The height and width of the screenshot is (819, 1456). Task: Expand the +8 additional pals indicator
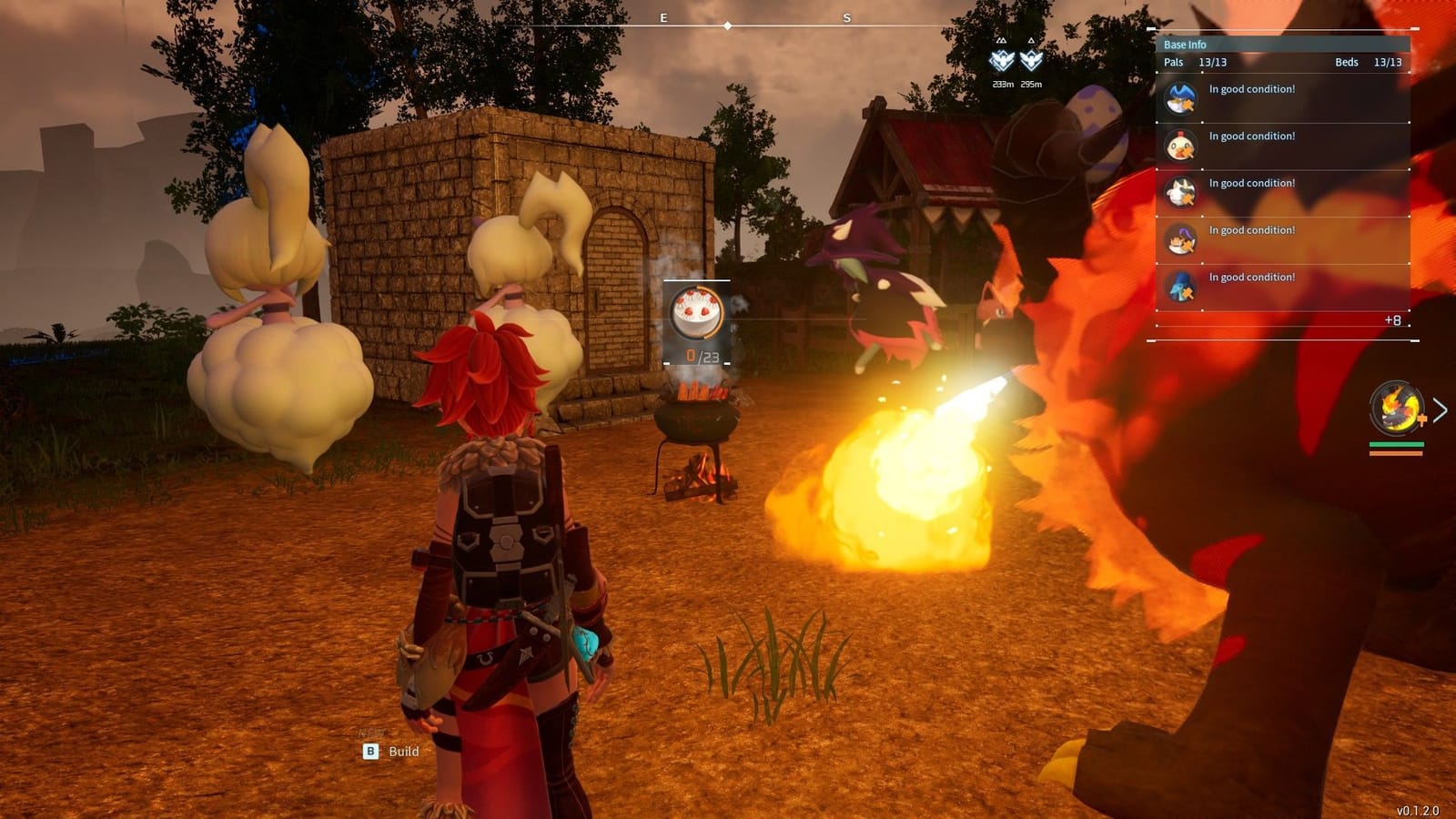pyautogui.click(x=1392, y=320)
